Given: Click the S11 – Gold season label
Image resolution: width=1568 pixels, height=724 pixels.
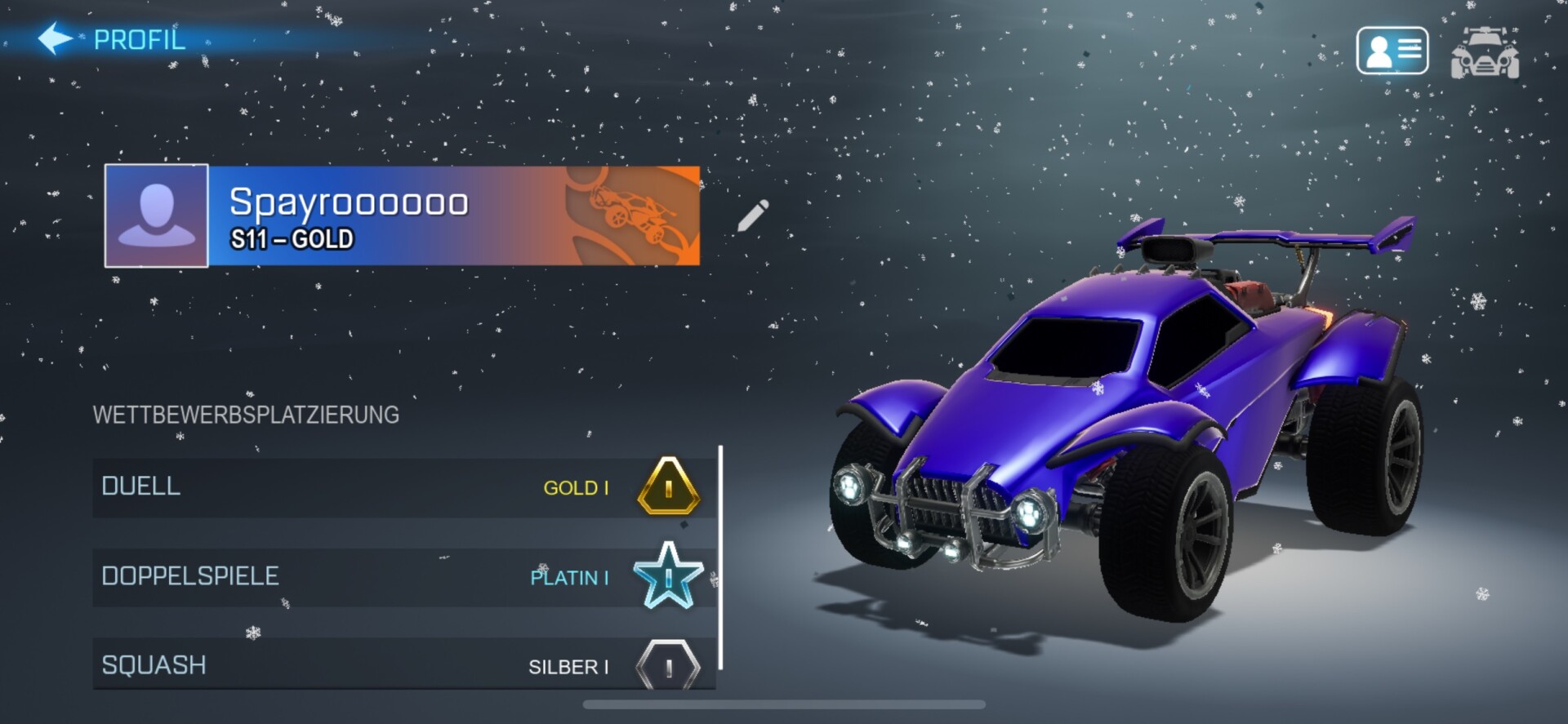Looking at the screenshot, I should click(292, 240).
